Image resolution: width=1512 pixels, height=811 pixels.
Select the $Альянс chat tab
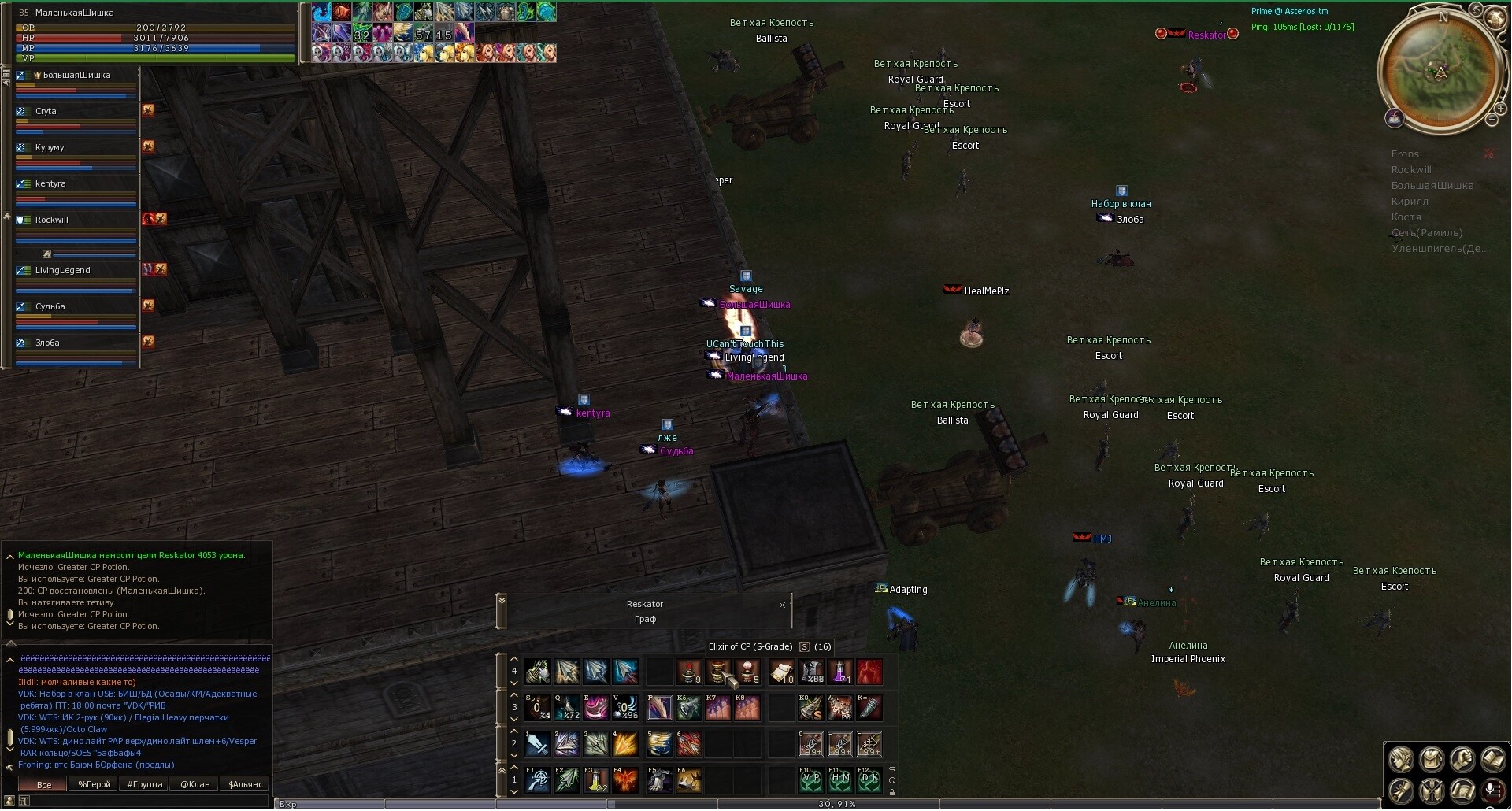(245, 784)
